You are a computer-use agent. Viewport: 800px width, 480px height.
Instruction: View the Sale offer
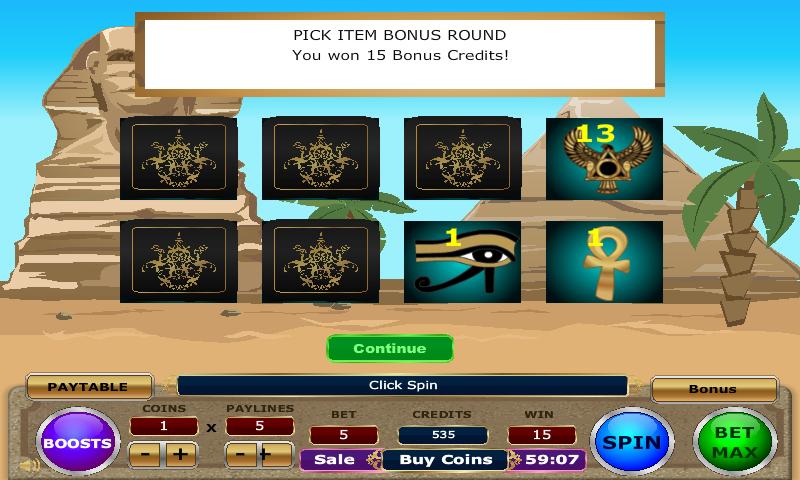point(335,460)
